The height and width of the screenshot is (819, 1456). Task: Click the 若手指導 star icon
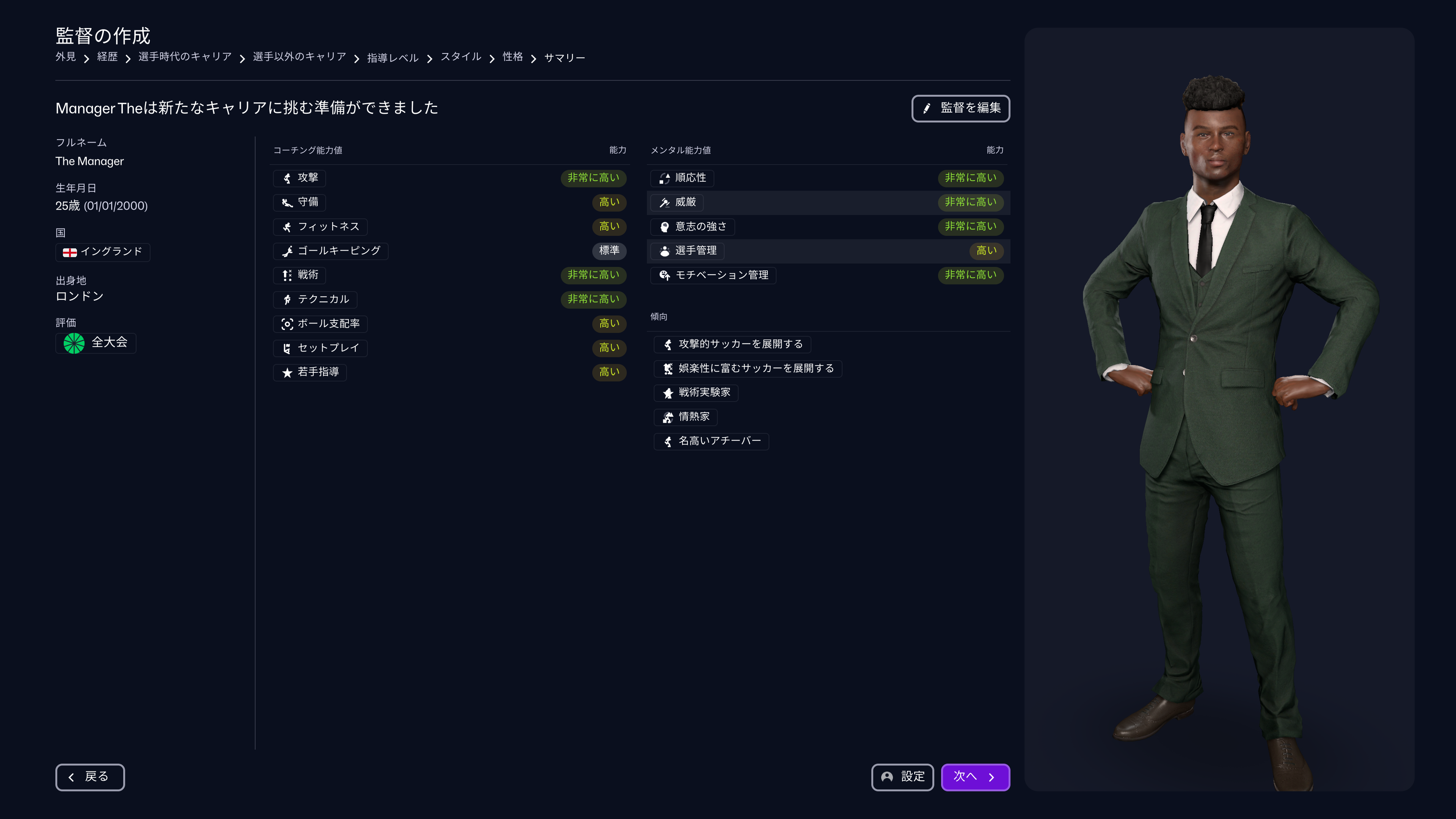(x=287, y=372)
